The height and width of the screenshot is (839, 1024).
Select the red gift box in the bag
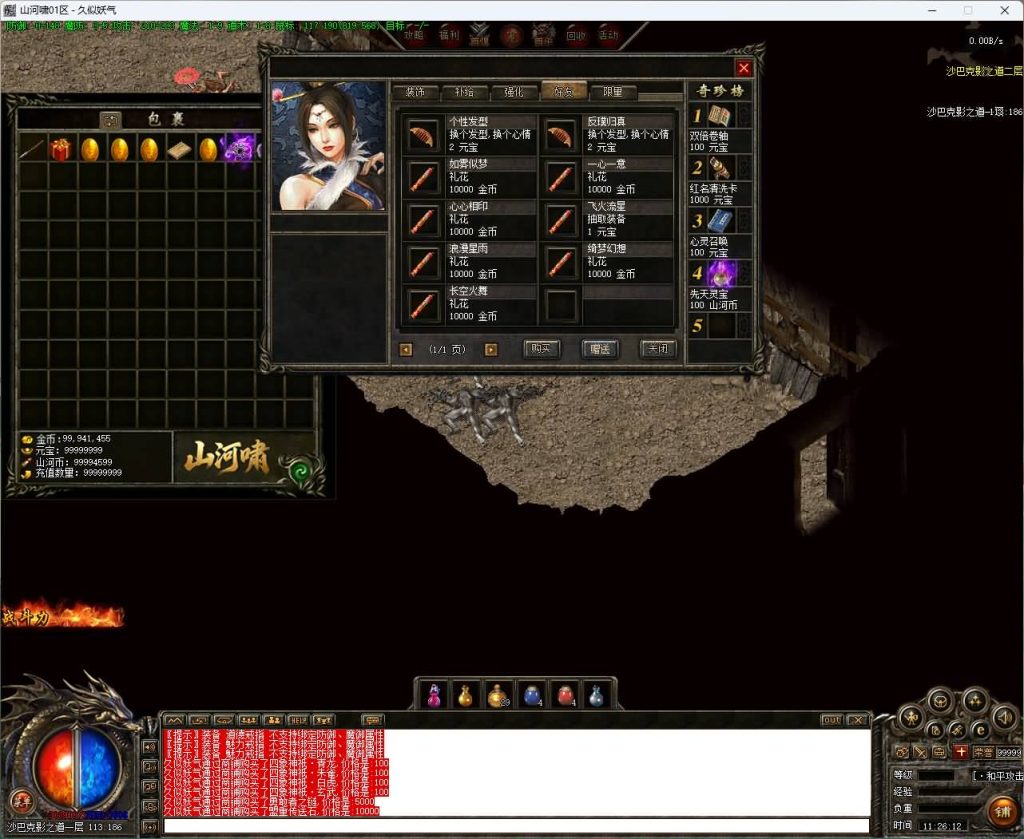(x=61, y=150)
